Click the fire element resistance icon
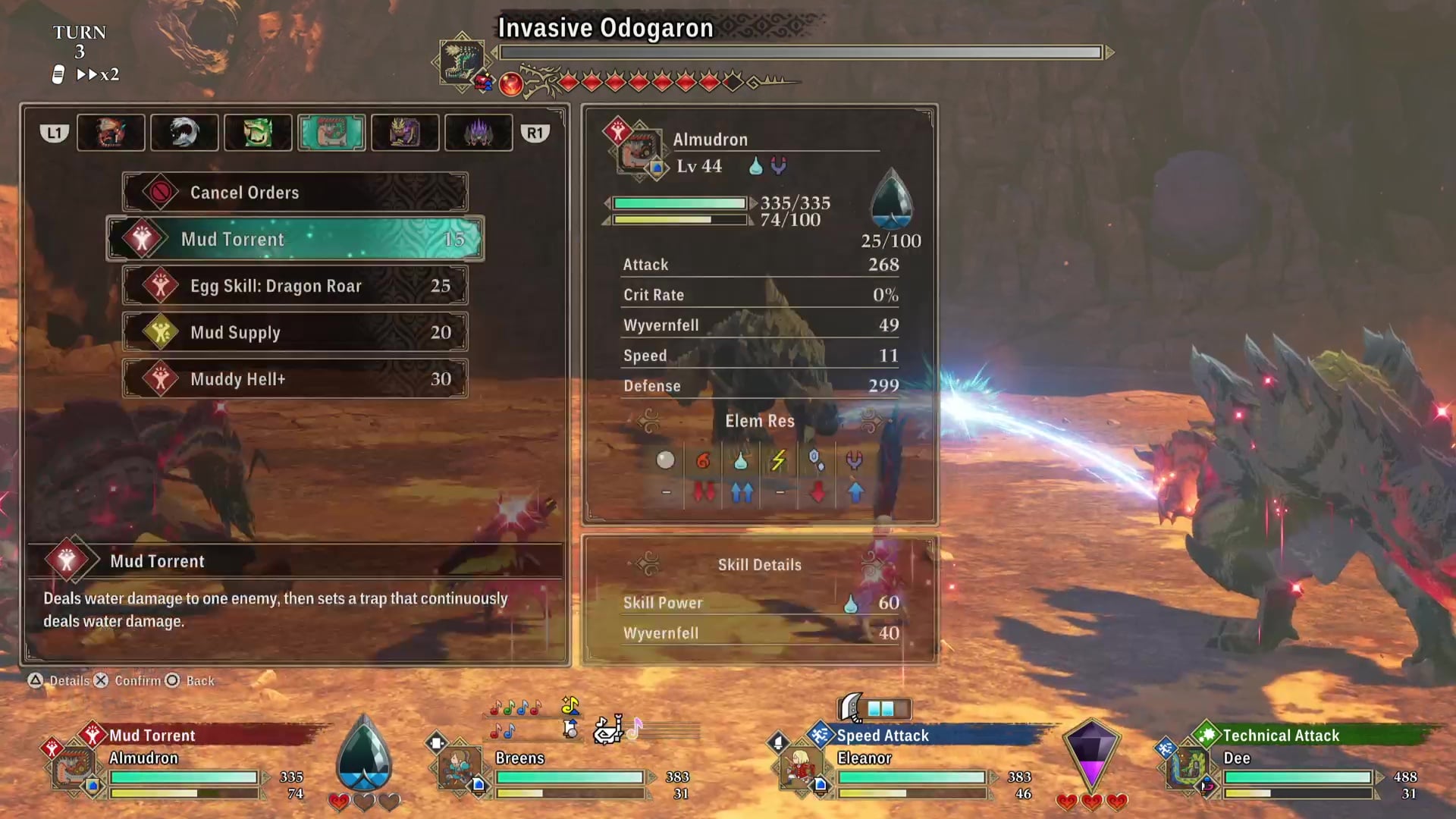 coord(703,460)
